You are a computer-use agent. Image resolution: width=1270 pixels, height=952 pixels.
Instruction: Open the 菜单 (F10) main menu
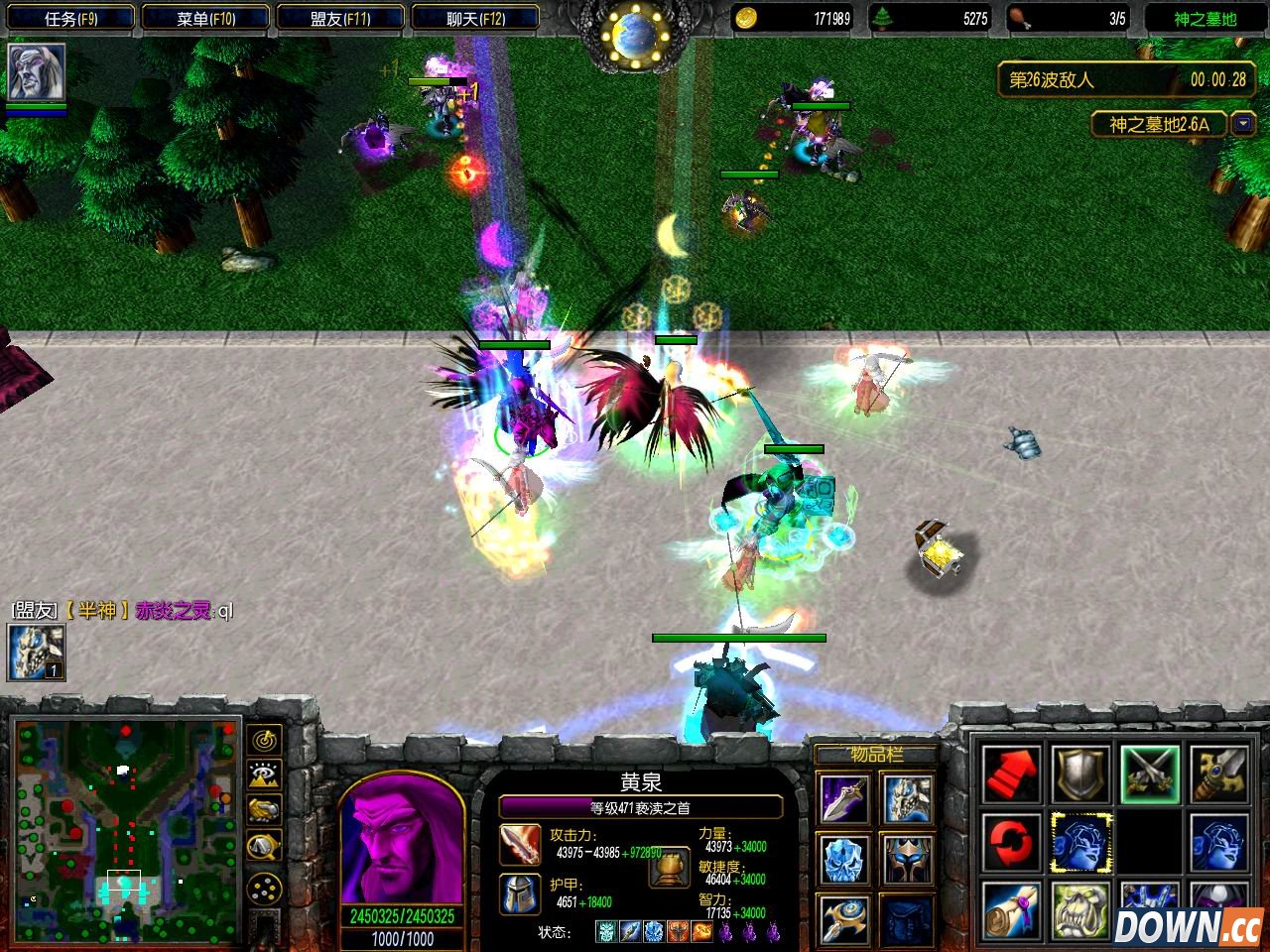[205, 19]
